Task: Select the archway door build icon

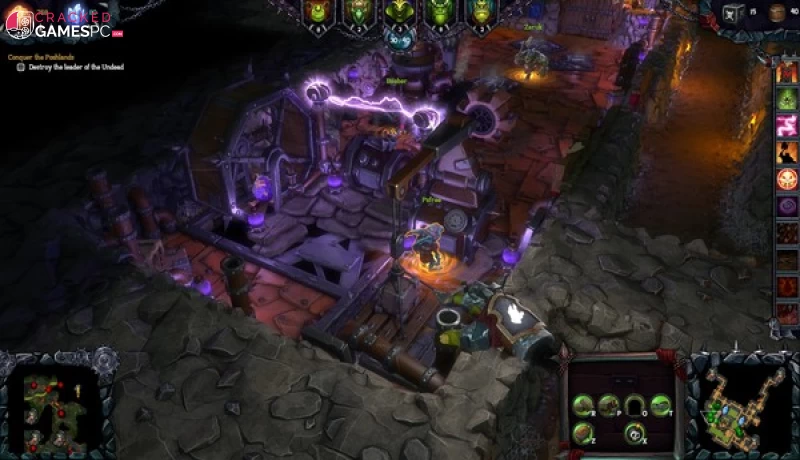Action: point(634,404)
